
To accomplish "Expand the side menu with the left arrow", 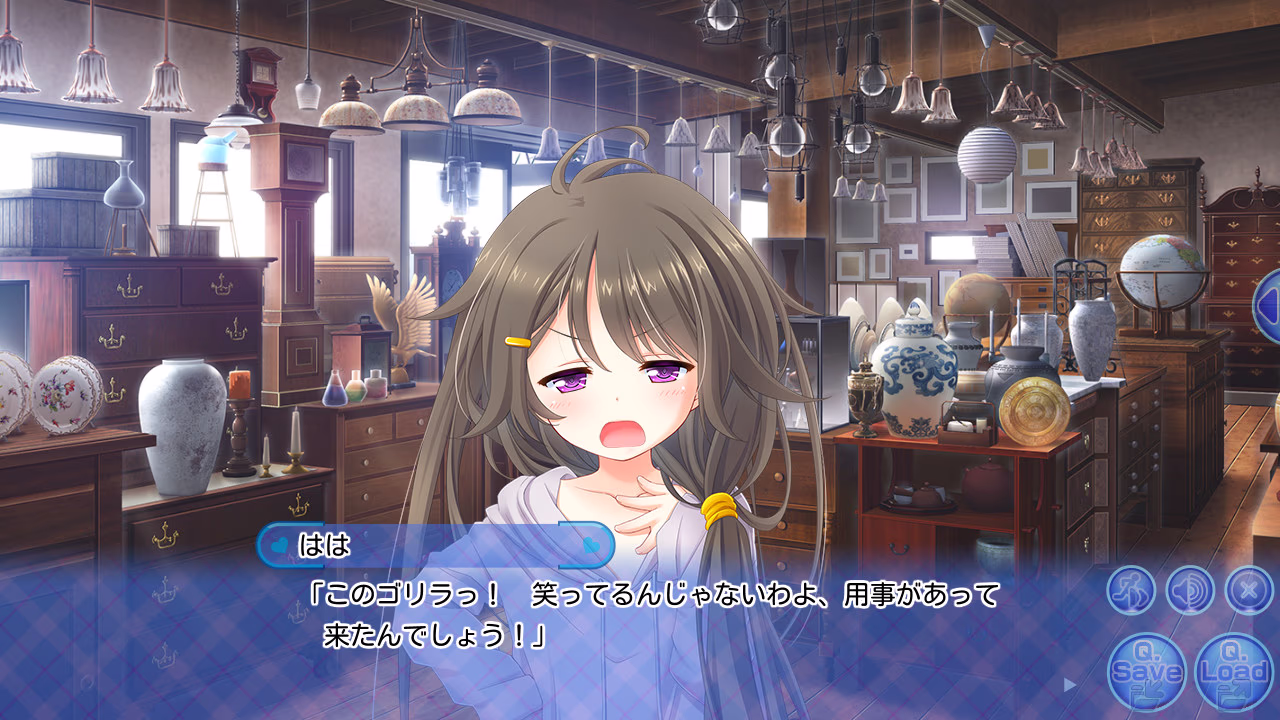I will coord(1267,306).
